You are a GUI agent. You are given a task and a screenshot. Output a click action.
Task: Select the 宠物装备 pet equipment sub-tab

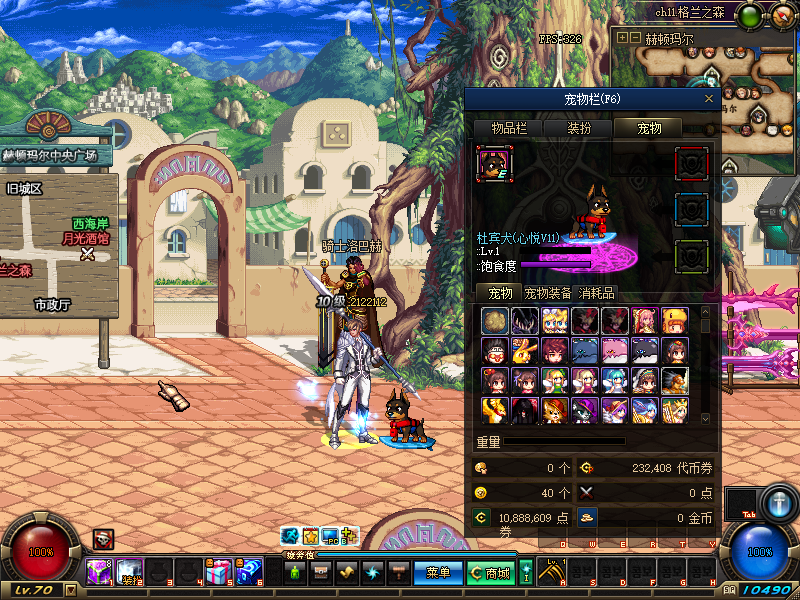548,293
